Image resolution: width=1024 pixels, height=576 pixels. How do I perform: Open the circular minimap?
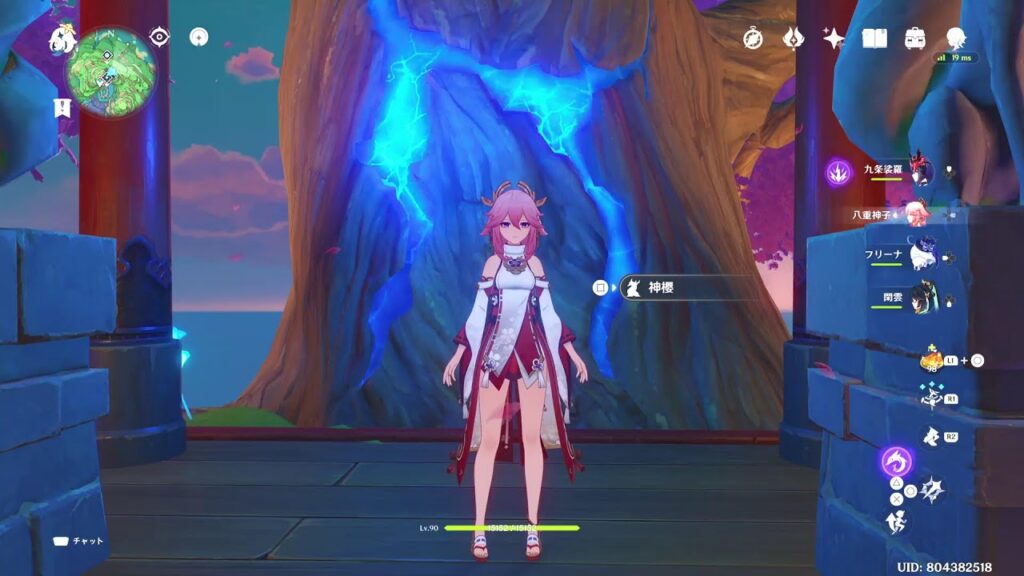[x=111, y=72]
